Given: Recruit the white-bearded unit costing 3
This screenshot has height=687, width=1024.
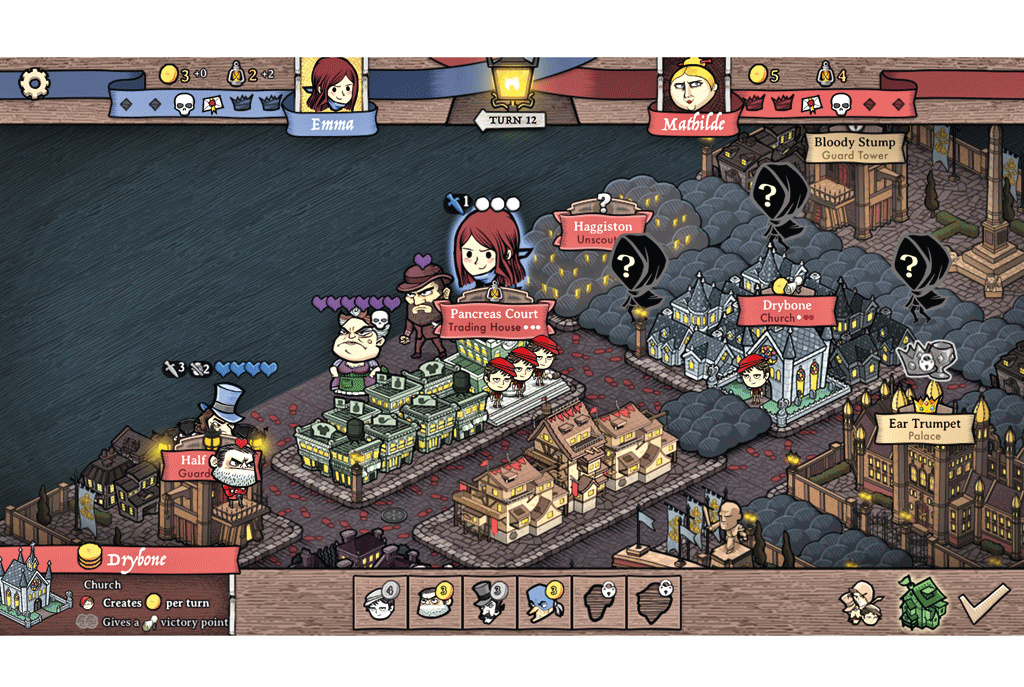Looking at the screenshot, I should tap(435, 602).
